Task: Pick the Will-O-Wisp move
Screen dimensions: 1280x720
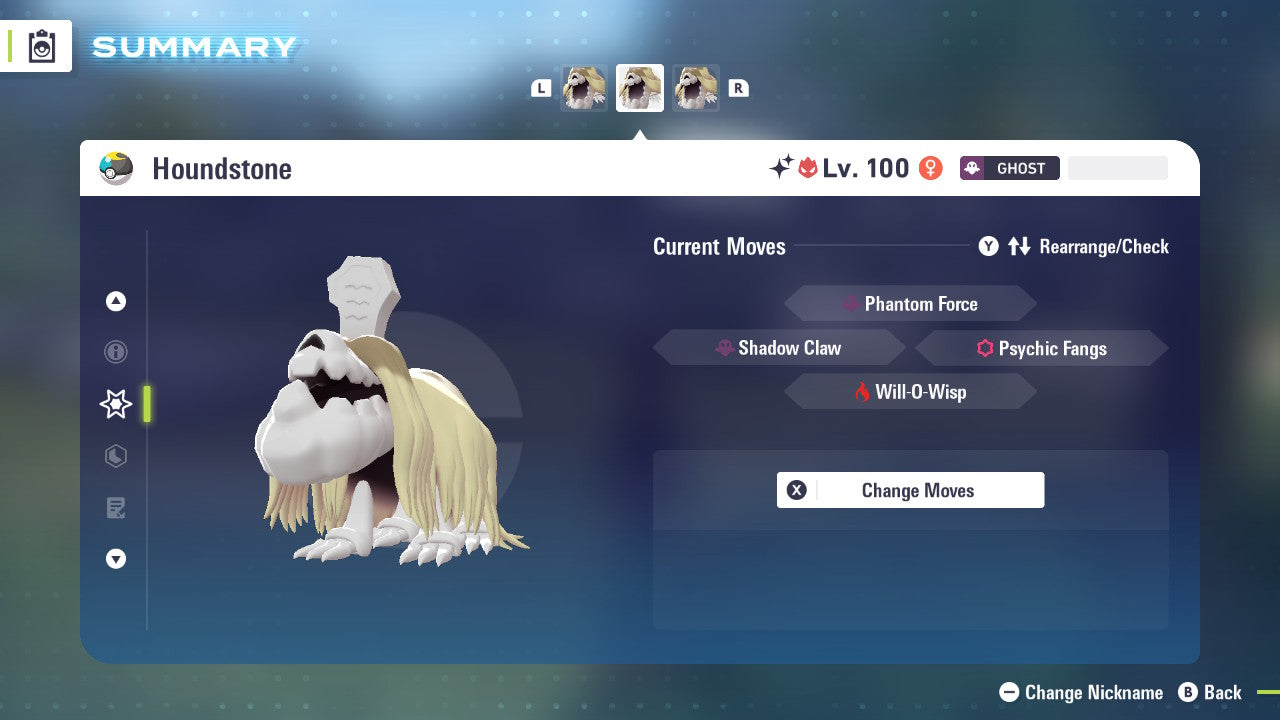Action: (x=910, y=392)
